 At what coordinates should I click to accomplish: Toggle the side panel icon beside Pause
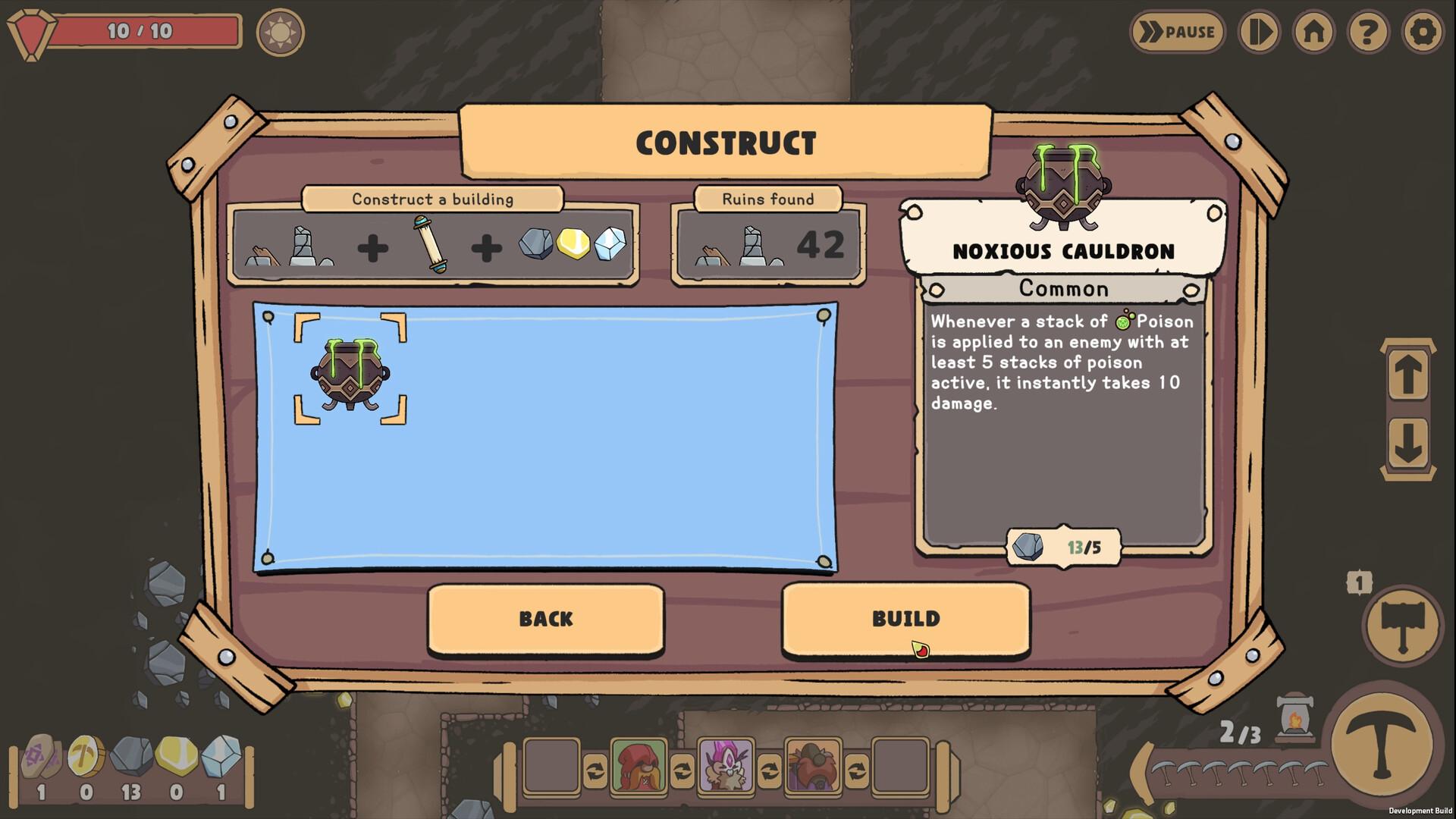pyautogui.click(x=1259, y=32)
